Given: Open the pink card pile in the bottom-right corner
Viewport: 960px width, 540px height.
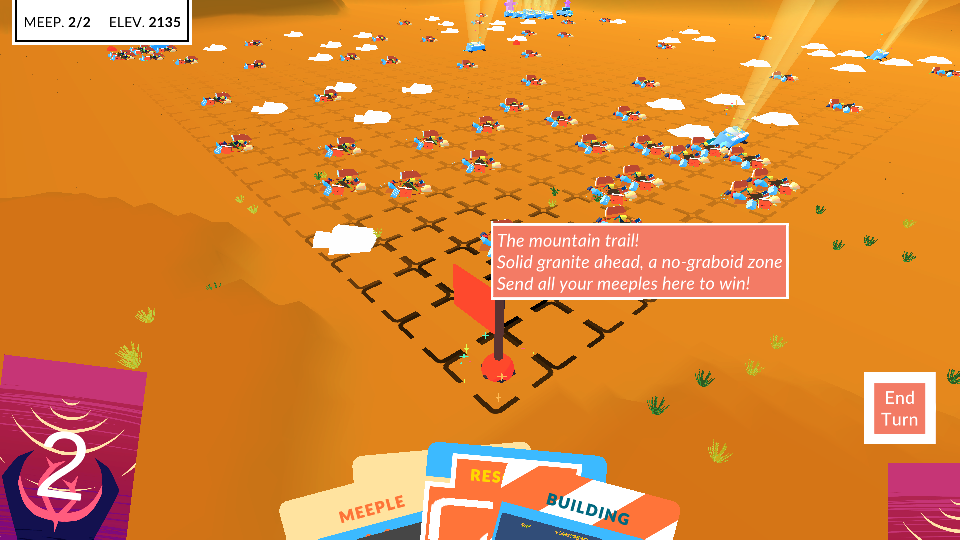Looking at the screenshot, I should tap(924, 502).
